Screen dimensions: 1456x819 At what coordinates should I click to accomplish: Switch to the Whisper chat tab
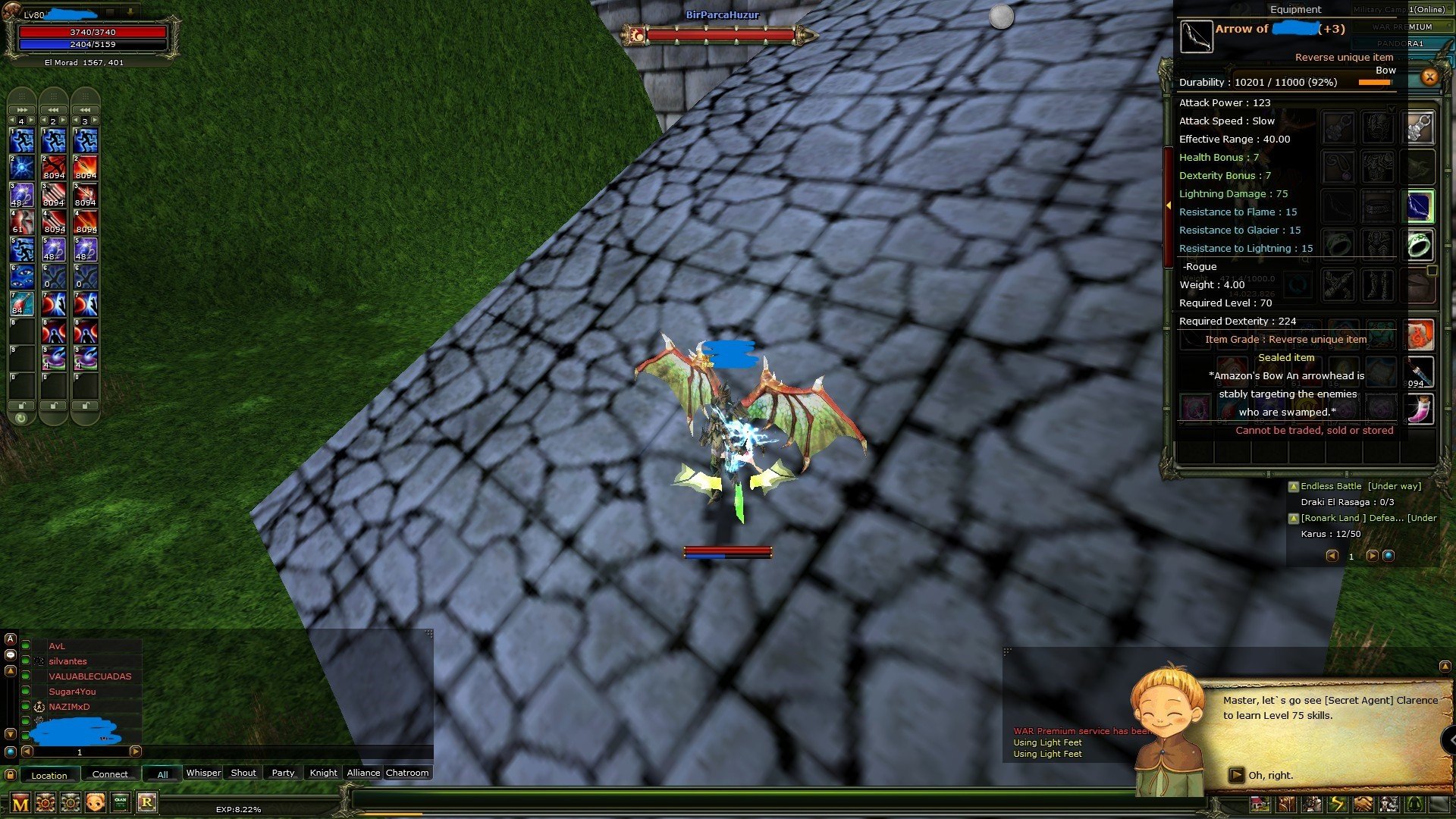(x=203, y=773)
